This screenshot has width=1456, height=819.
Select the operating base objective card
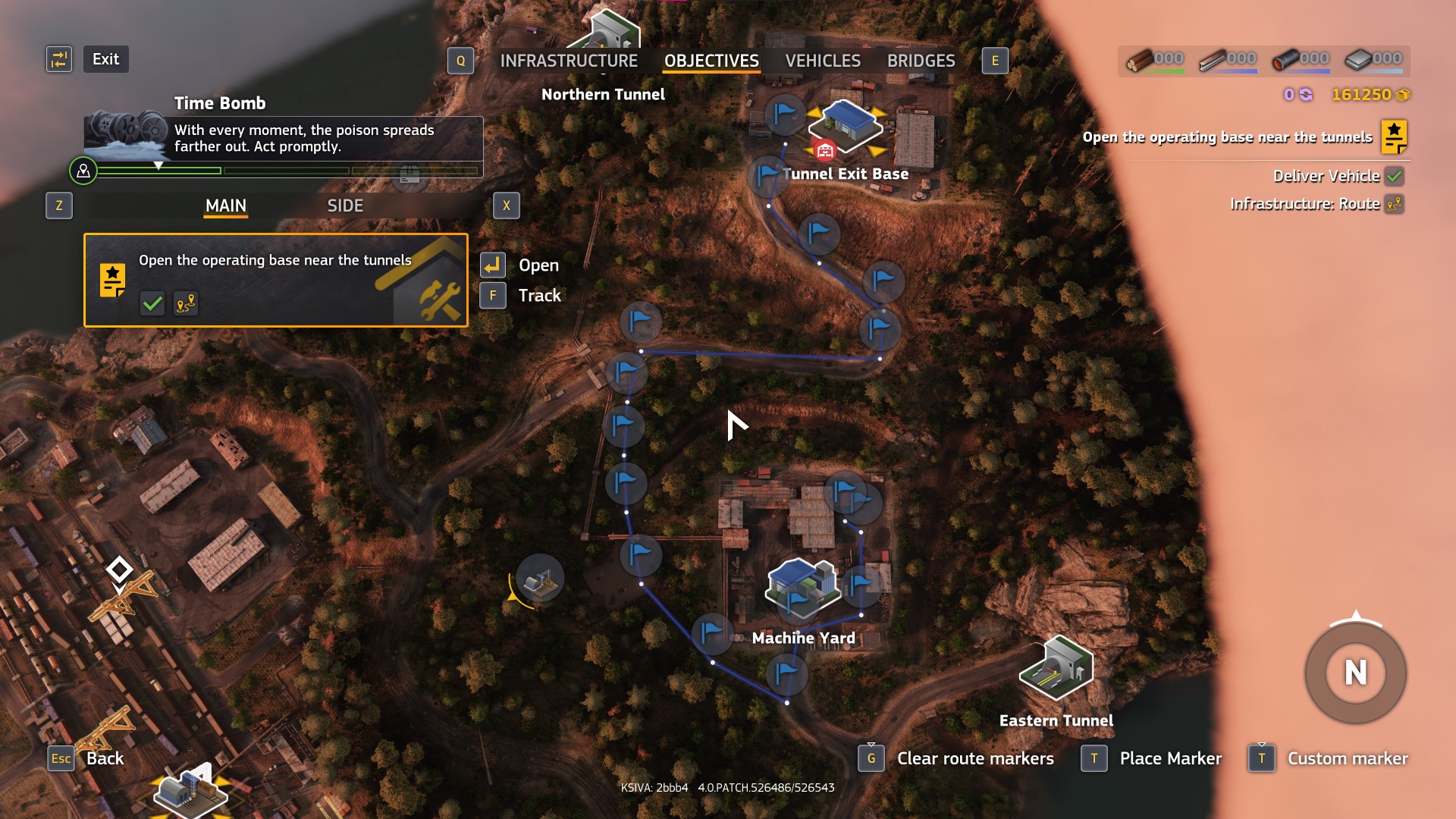275,280
